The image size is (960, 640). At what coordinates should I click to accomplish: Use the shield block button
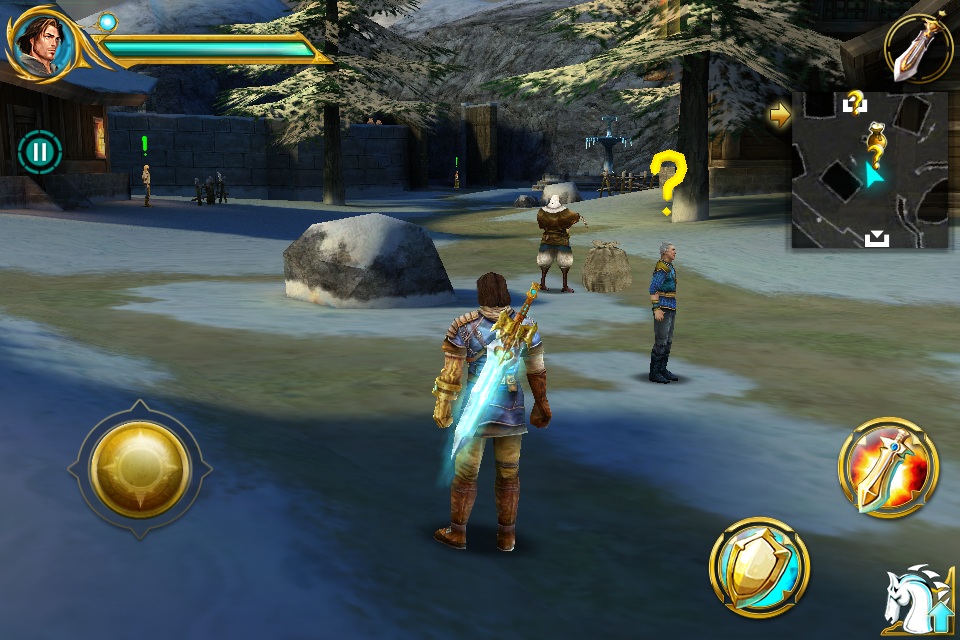point(760,567)
